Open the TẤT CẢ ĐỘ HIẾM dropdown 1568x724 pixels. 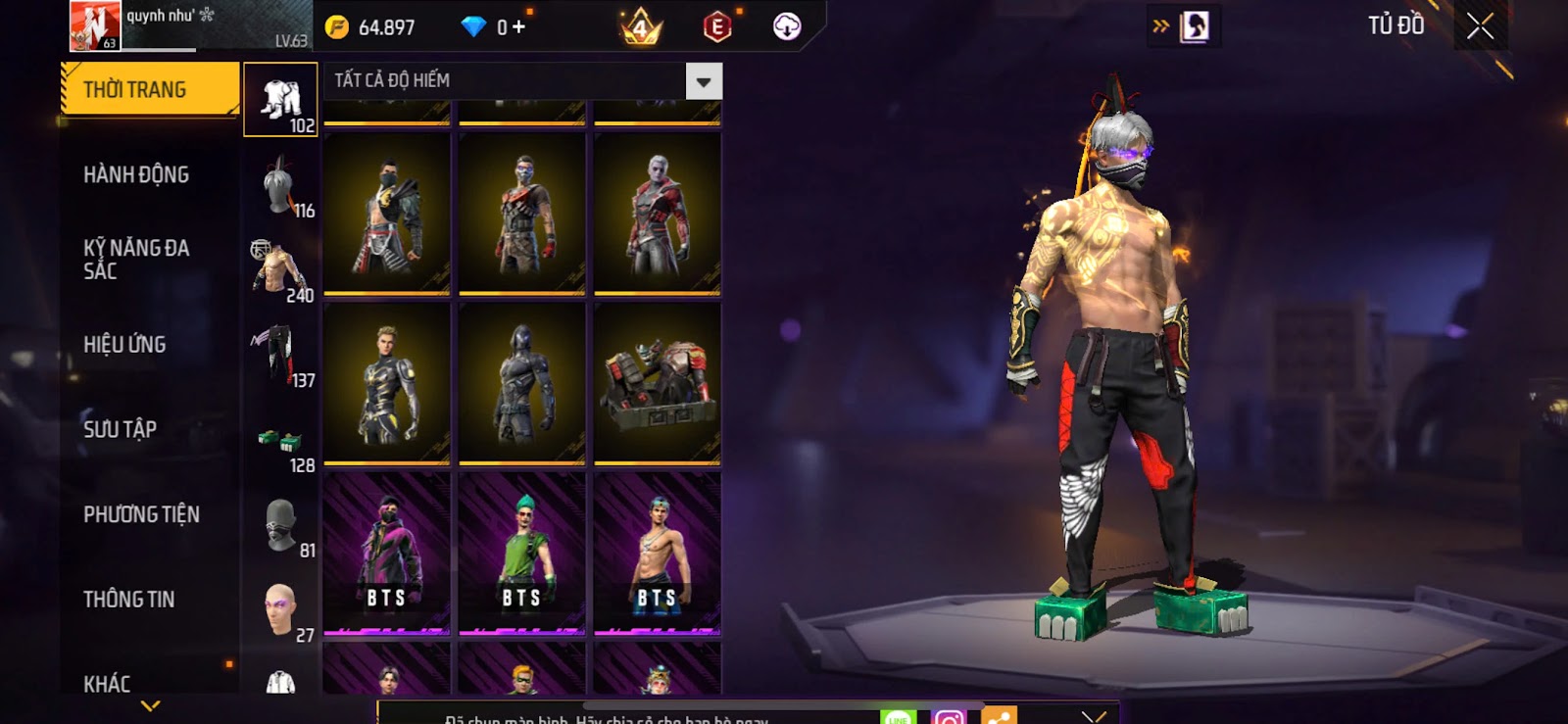(522, 81)
